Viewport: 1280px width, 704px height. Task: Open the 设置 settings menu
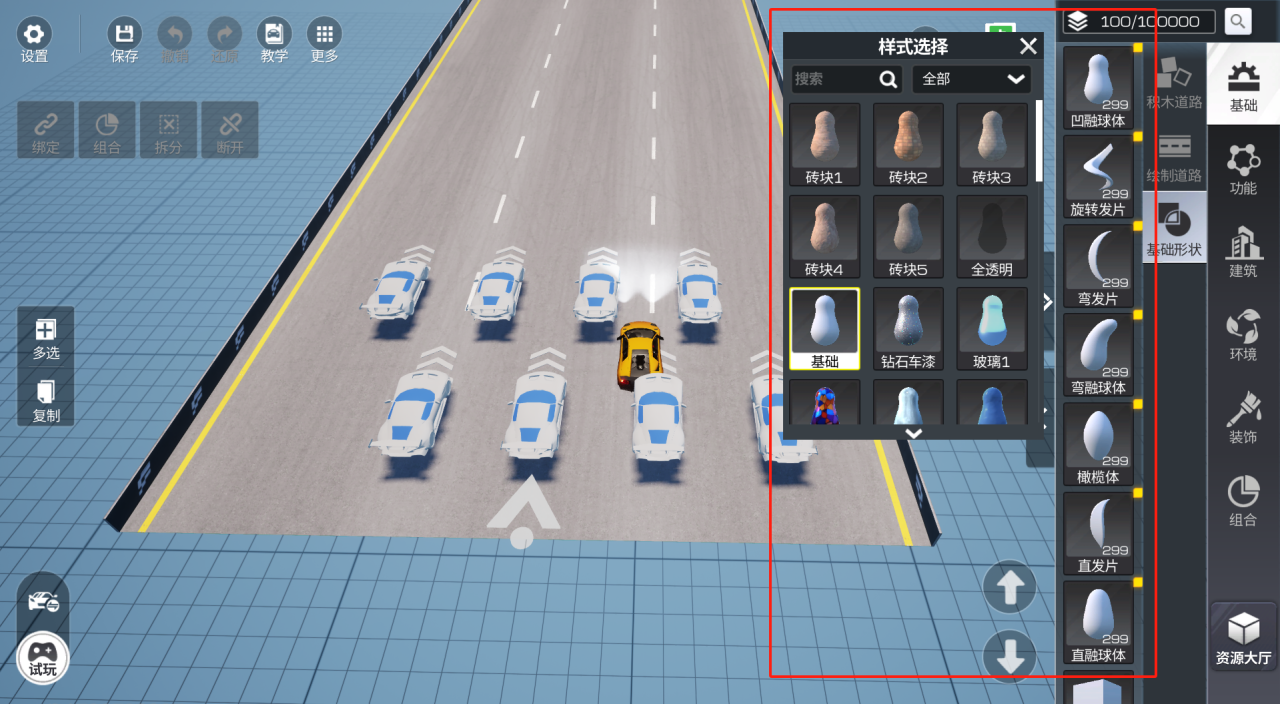tap(34, 40)
